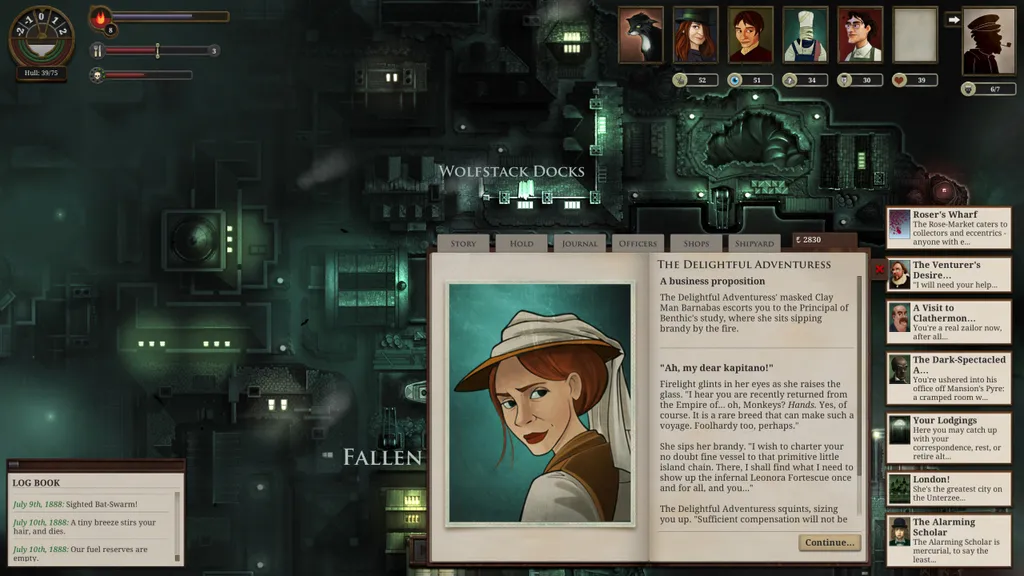Open the Shipyard tab
This screenshot has height=576, width=1024.
click(754, 243)
